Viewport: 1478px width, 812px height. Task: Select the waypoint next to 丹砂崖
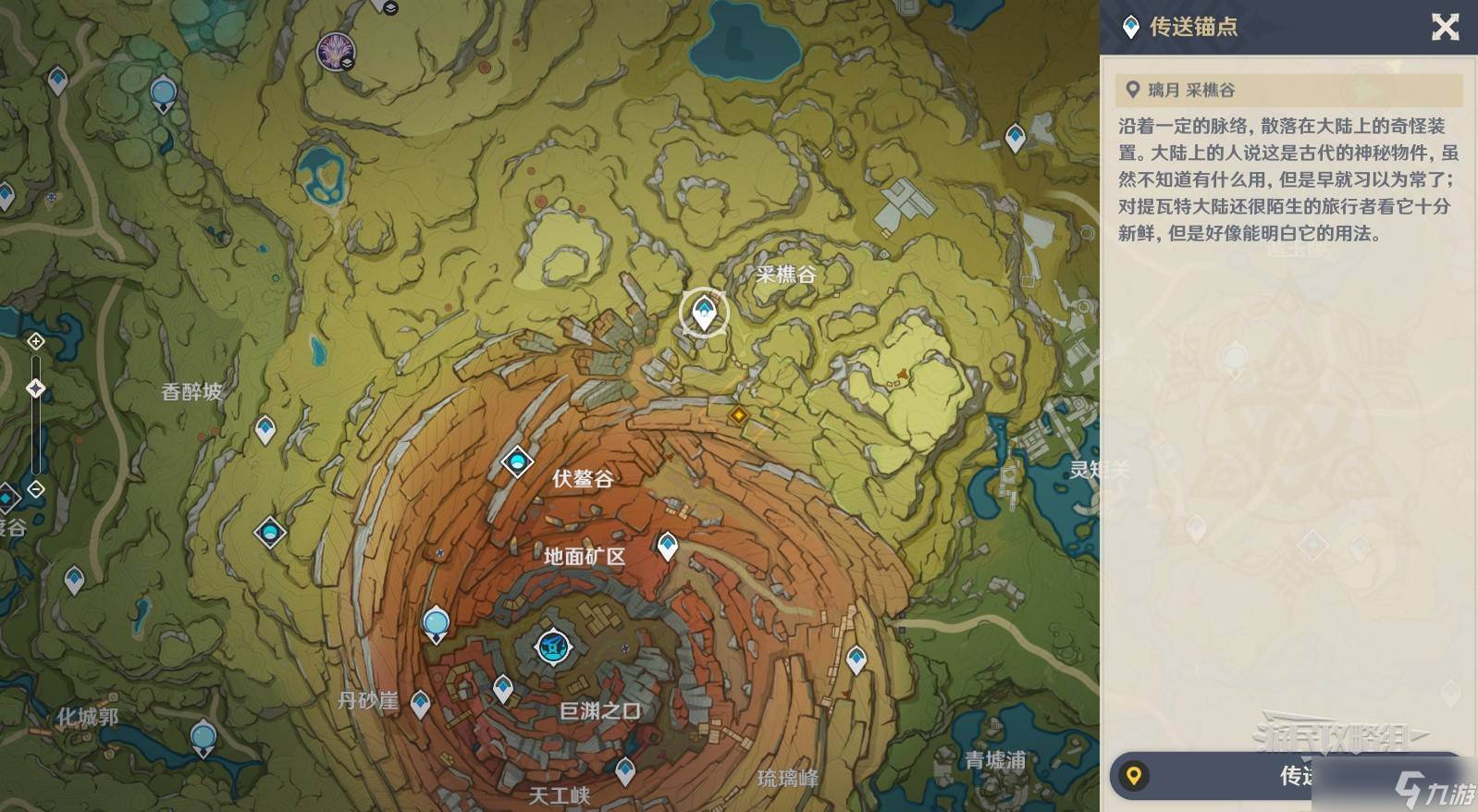click(x=420, y=703)
